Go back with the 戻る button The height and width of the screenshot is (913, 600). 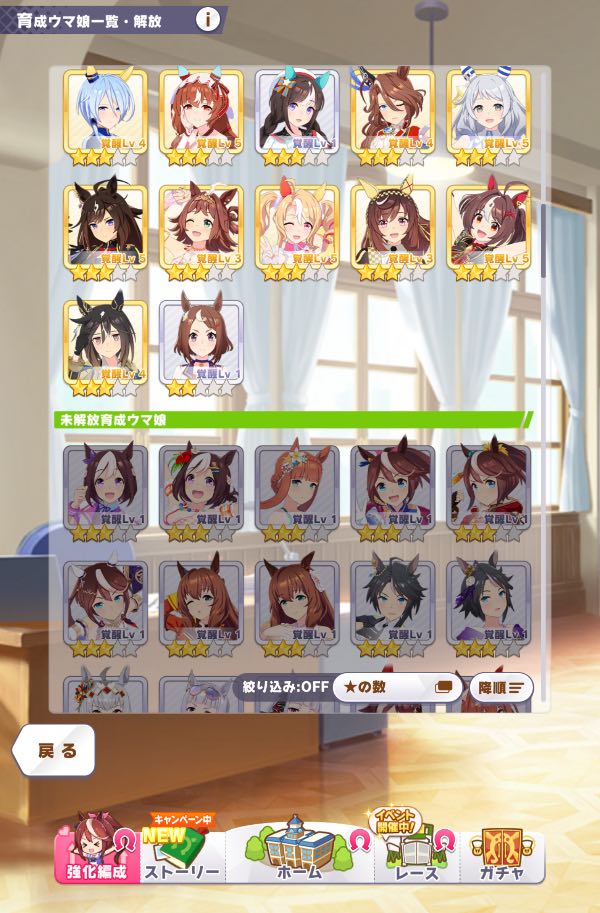55,751
